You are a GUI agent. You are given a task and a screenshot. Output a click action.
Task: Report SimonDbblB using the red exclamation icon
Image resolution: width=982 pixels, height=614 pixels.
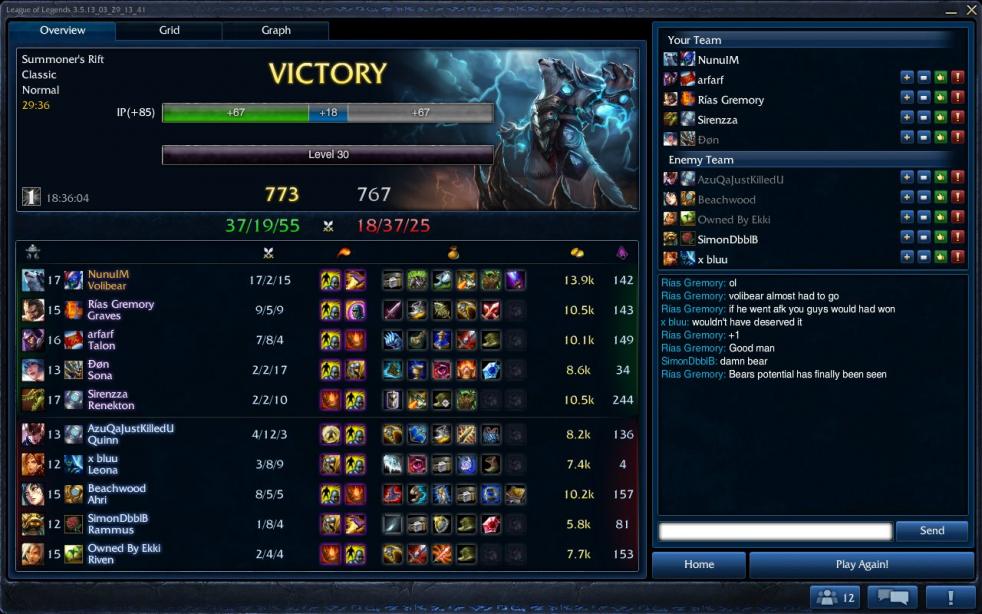[x=957, y=237]
